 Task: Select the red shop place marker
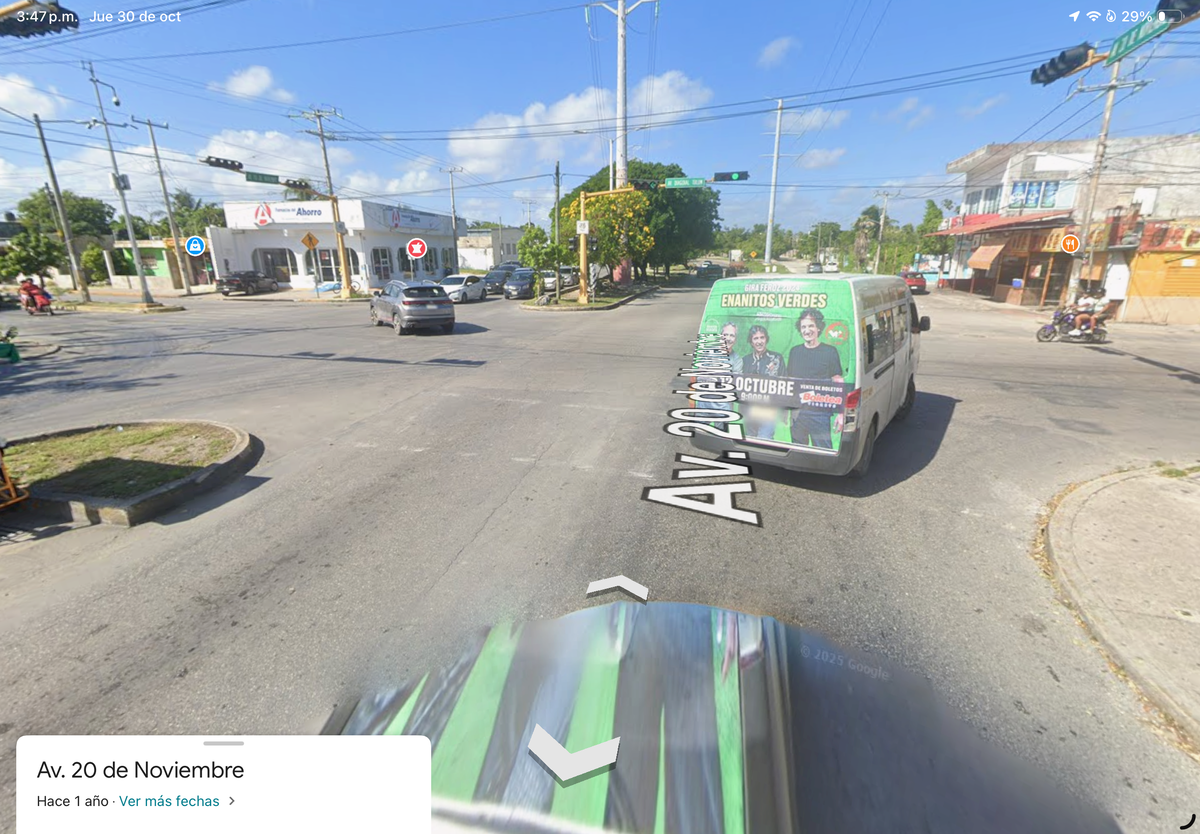[x=416, y=248]
